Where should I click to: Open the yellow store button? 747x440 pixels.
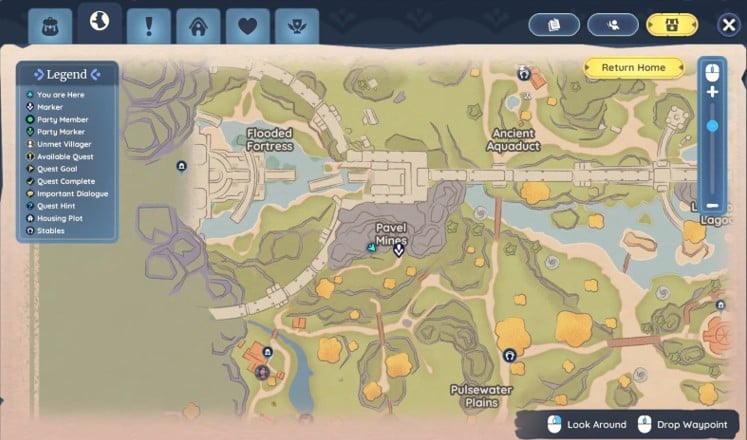coord(672,24)
